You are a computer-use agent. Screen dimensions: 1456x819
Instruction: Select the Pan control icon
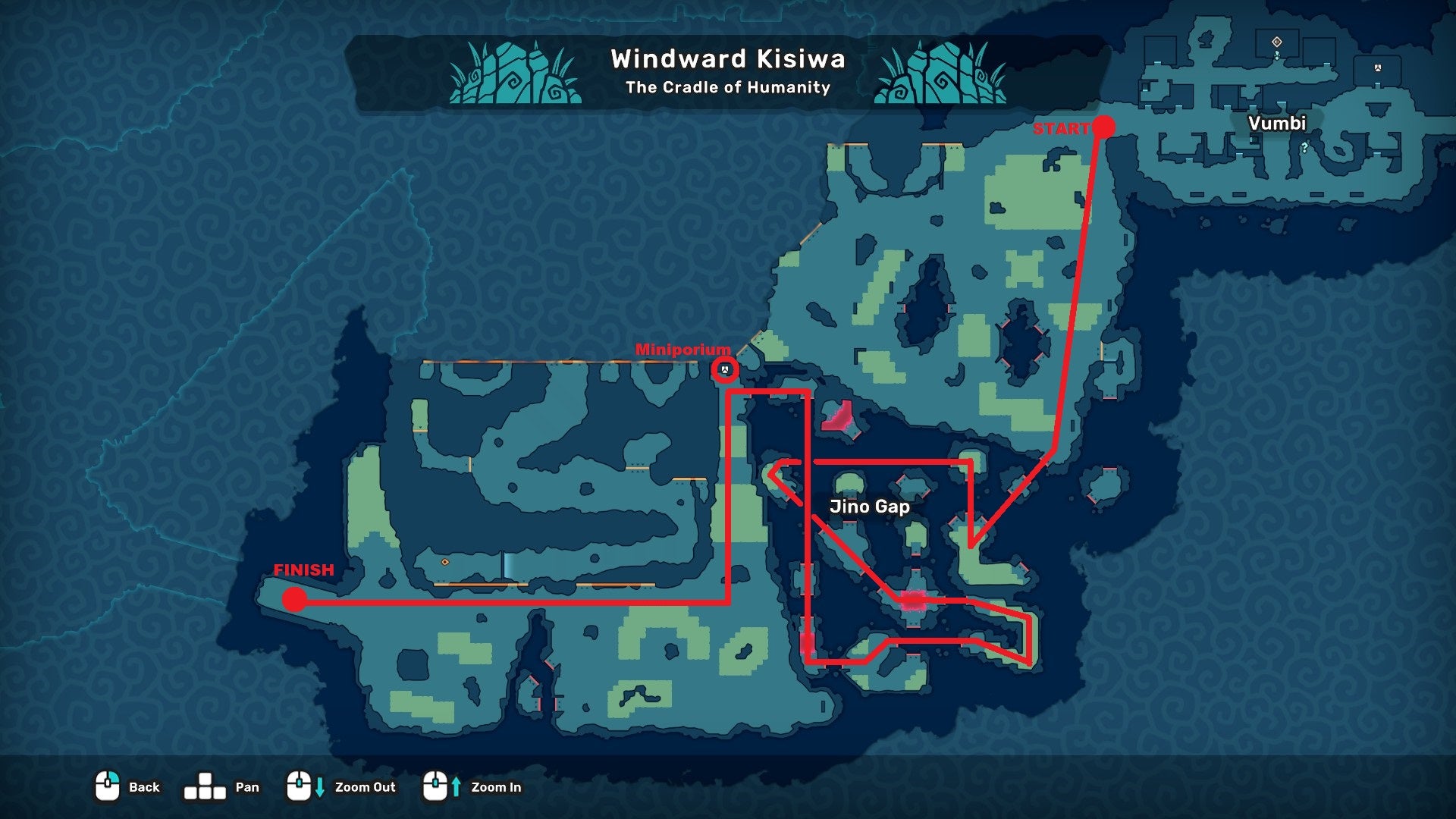point(206,786)
